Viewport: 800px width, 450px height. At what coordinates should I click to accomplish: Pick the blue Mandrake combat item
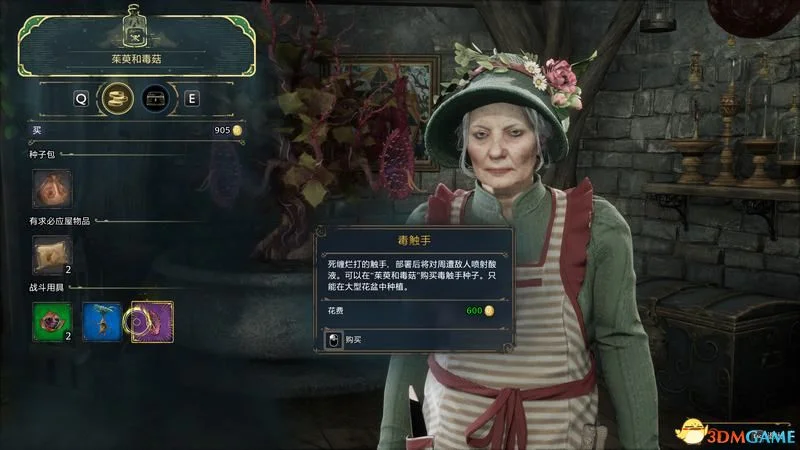pyautogui.click(x=101, y=321)
